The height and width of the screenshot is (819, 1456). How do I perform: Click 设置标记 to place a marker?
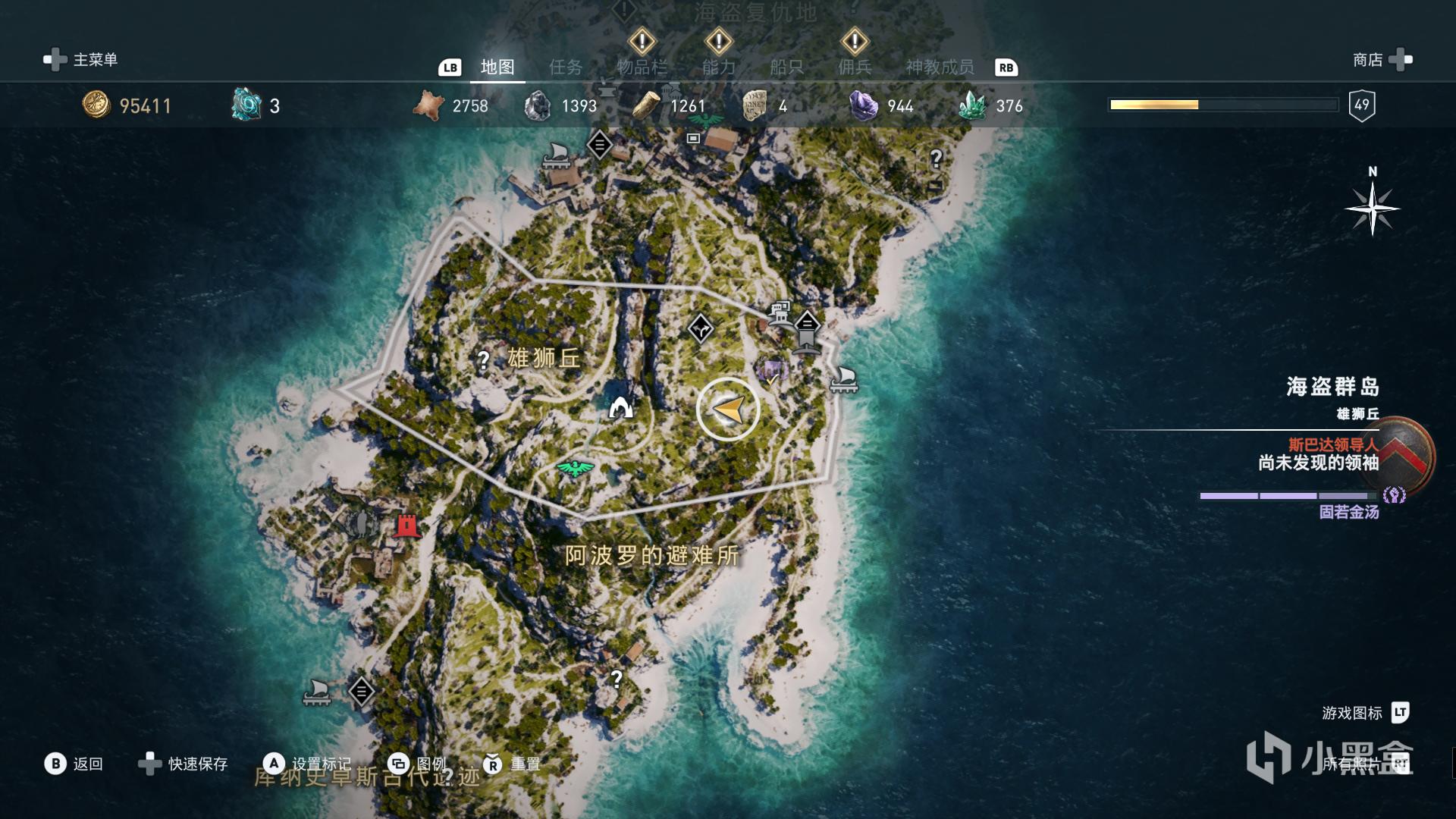tap(307, 764)
